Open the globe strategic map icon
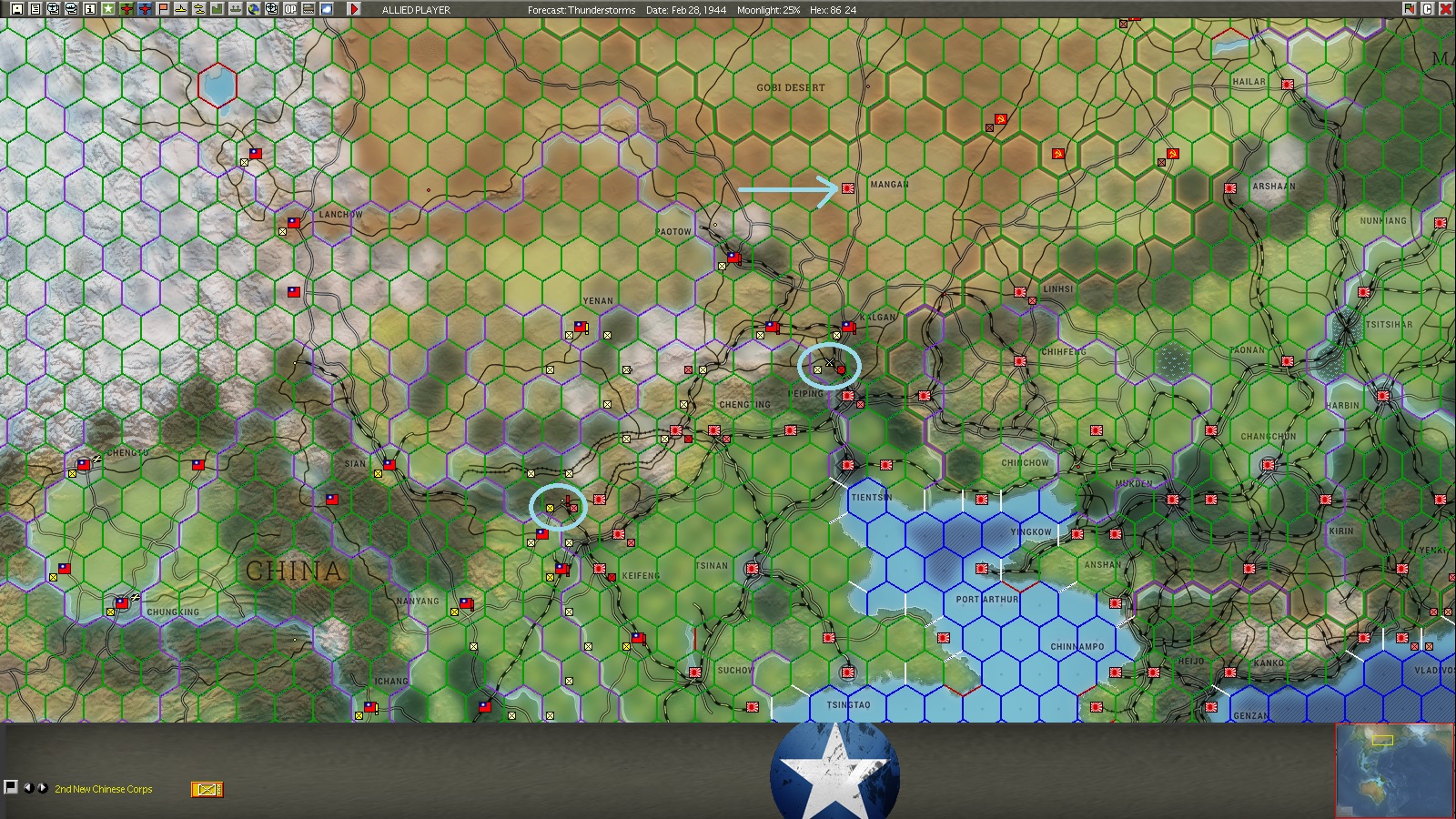 (254, 10)
